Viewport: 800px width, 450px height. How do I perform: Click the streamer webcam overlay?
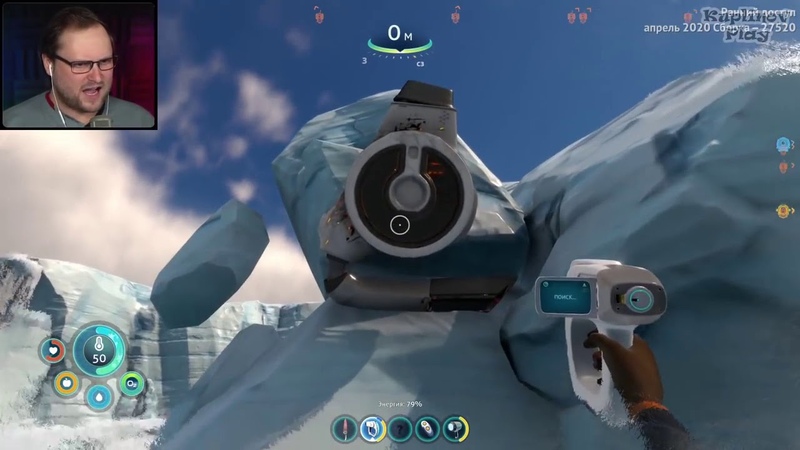(79, 64)
